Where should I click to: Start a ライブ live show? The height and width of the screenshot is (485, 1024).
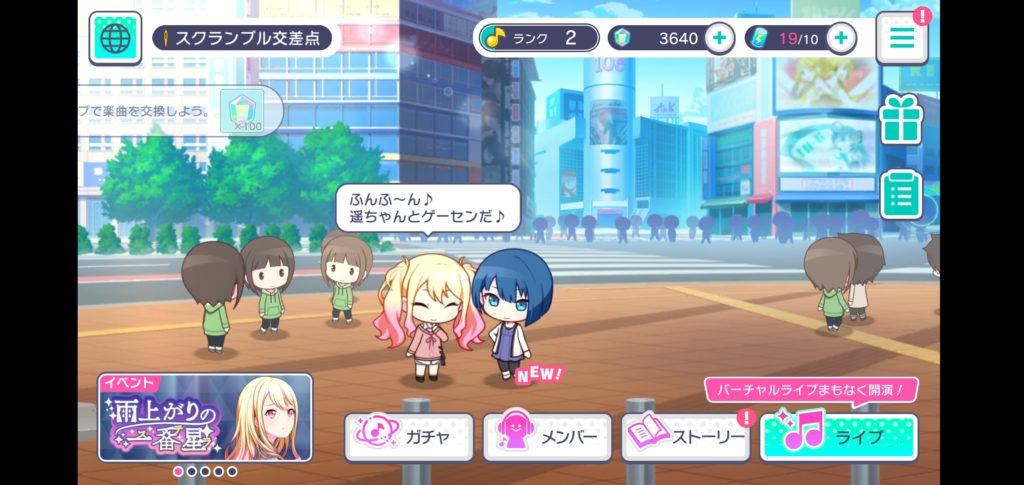coord(838,437)
